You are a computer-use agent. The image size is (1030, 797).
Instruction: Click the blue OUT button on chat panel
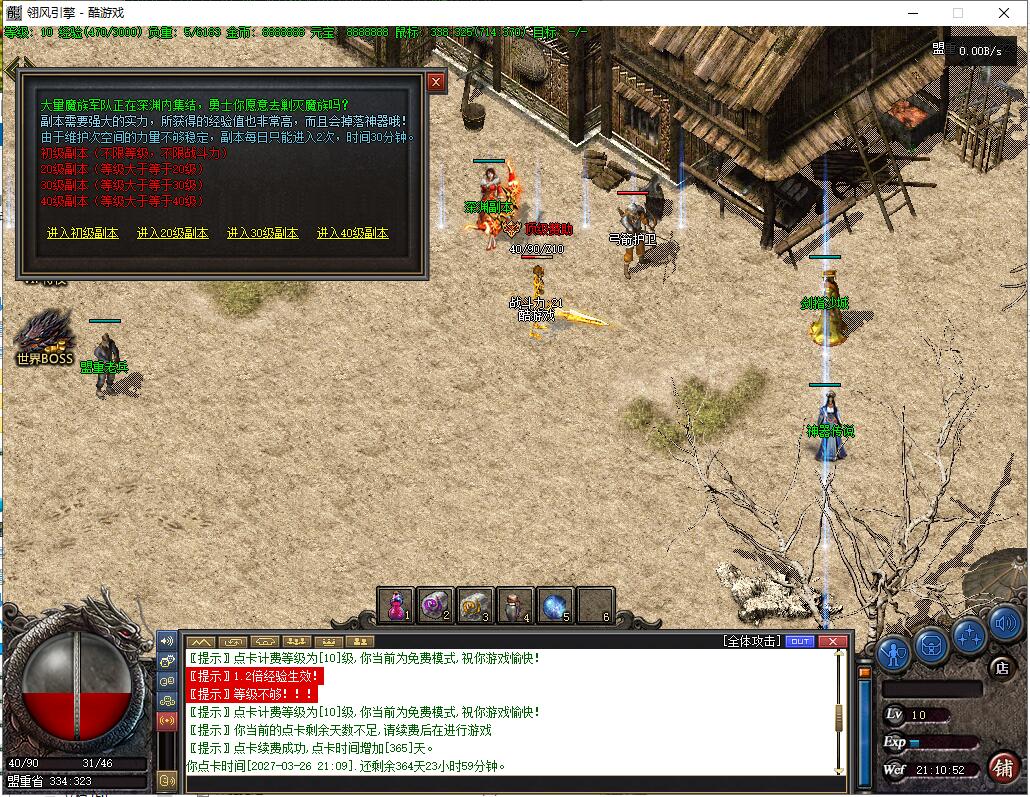pos(800,641)
